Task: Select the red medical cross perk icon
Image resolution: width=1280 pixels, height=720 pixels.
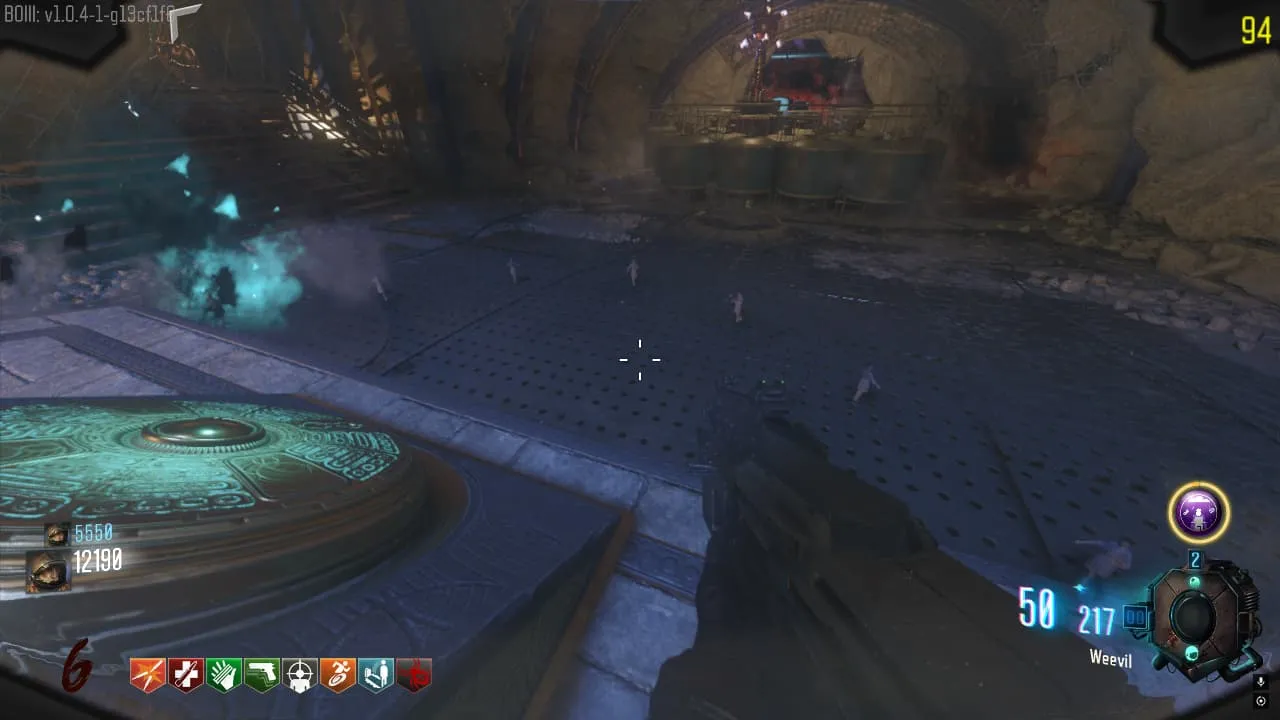Action: pyautogui.click(x=186, y=675)
